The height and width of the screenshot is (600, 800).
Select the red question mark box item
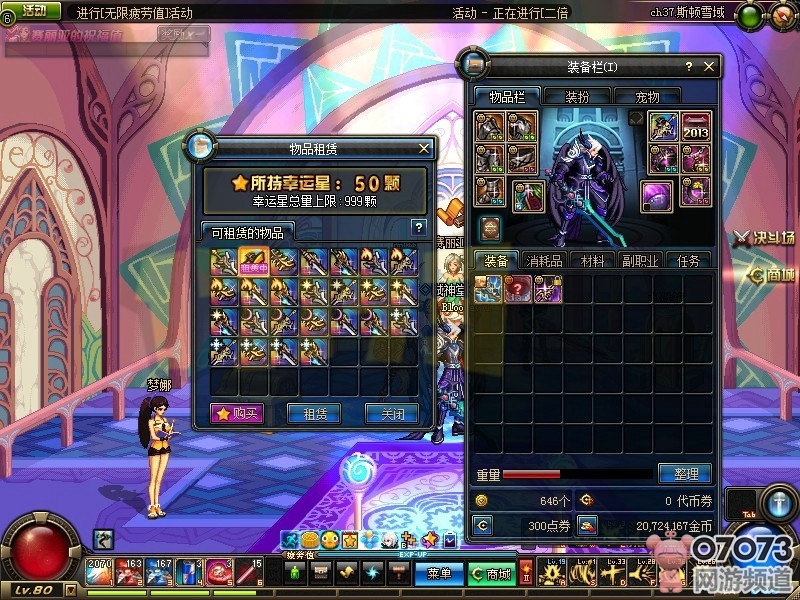[518, 289]
